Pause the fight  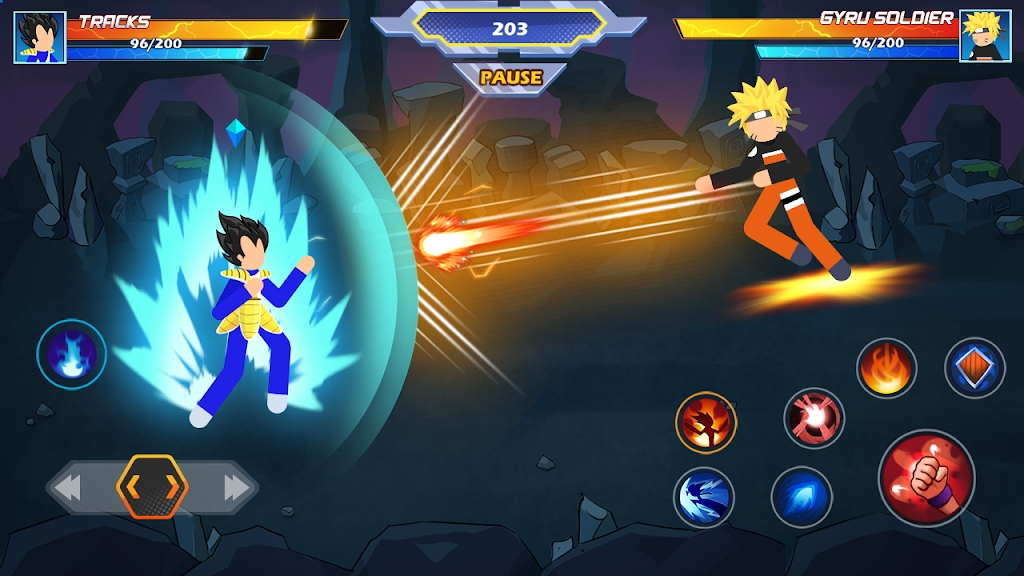(x=510, y=77)
